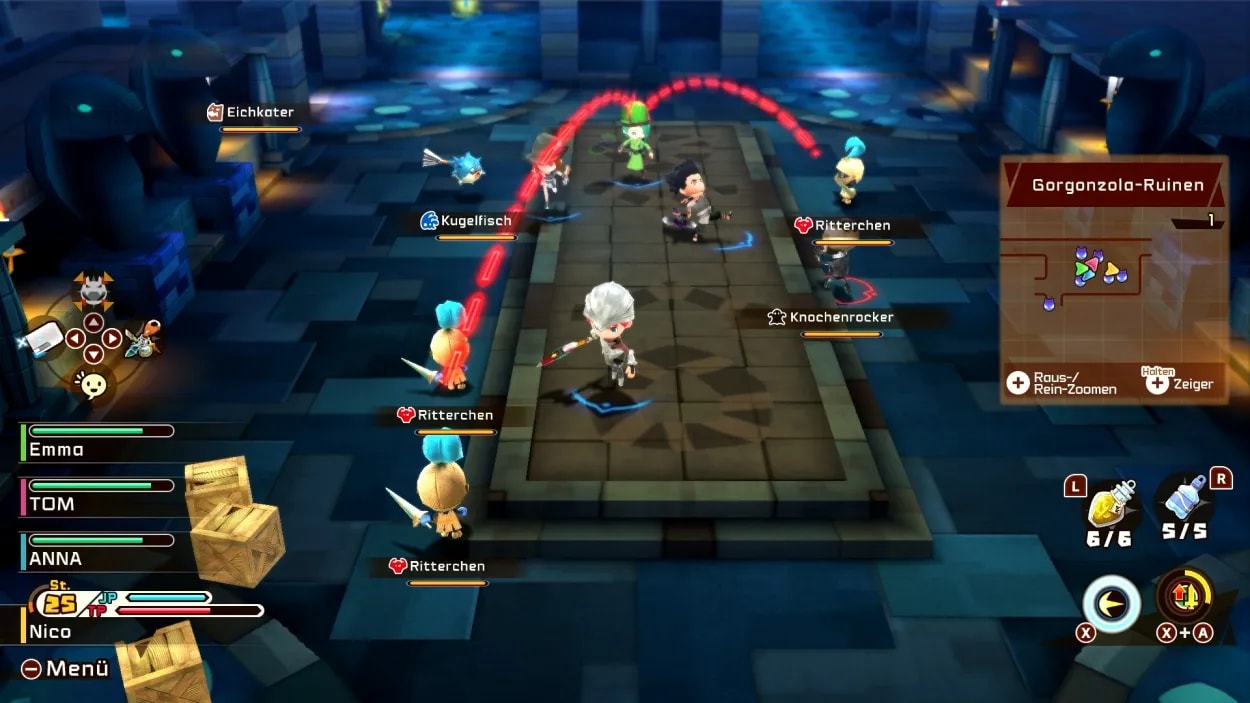This screenshot has width=1250, height=703.
Task: Select TOM in the party list
Action: point(52,503)
